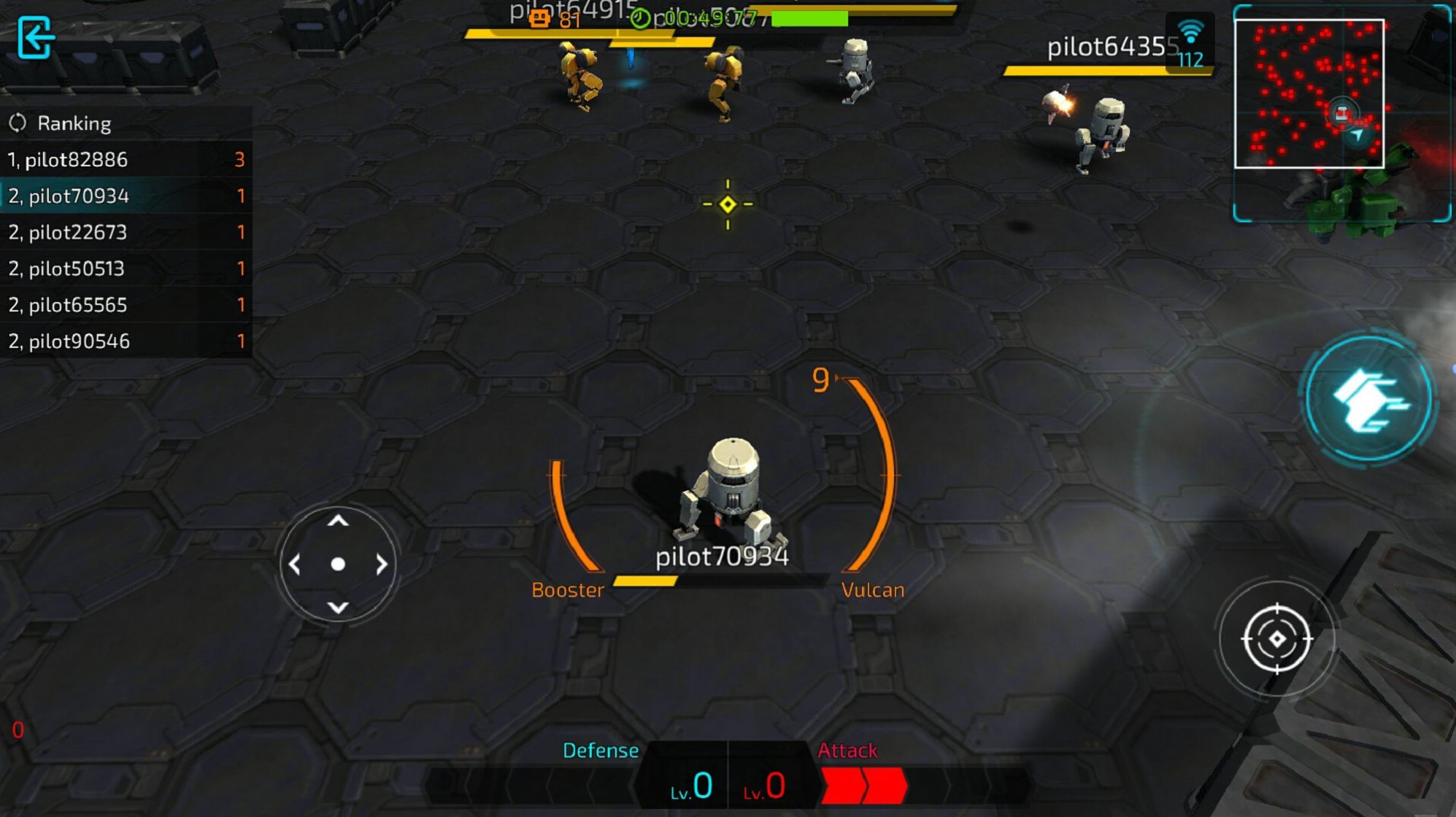Image resolution: width=1456 pixels, height=817 pixels.
Task: Select pilot50513 ranking row
Action: (x=126, y=268)
